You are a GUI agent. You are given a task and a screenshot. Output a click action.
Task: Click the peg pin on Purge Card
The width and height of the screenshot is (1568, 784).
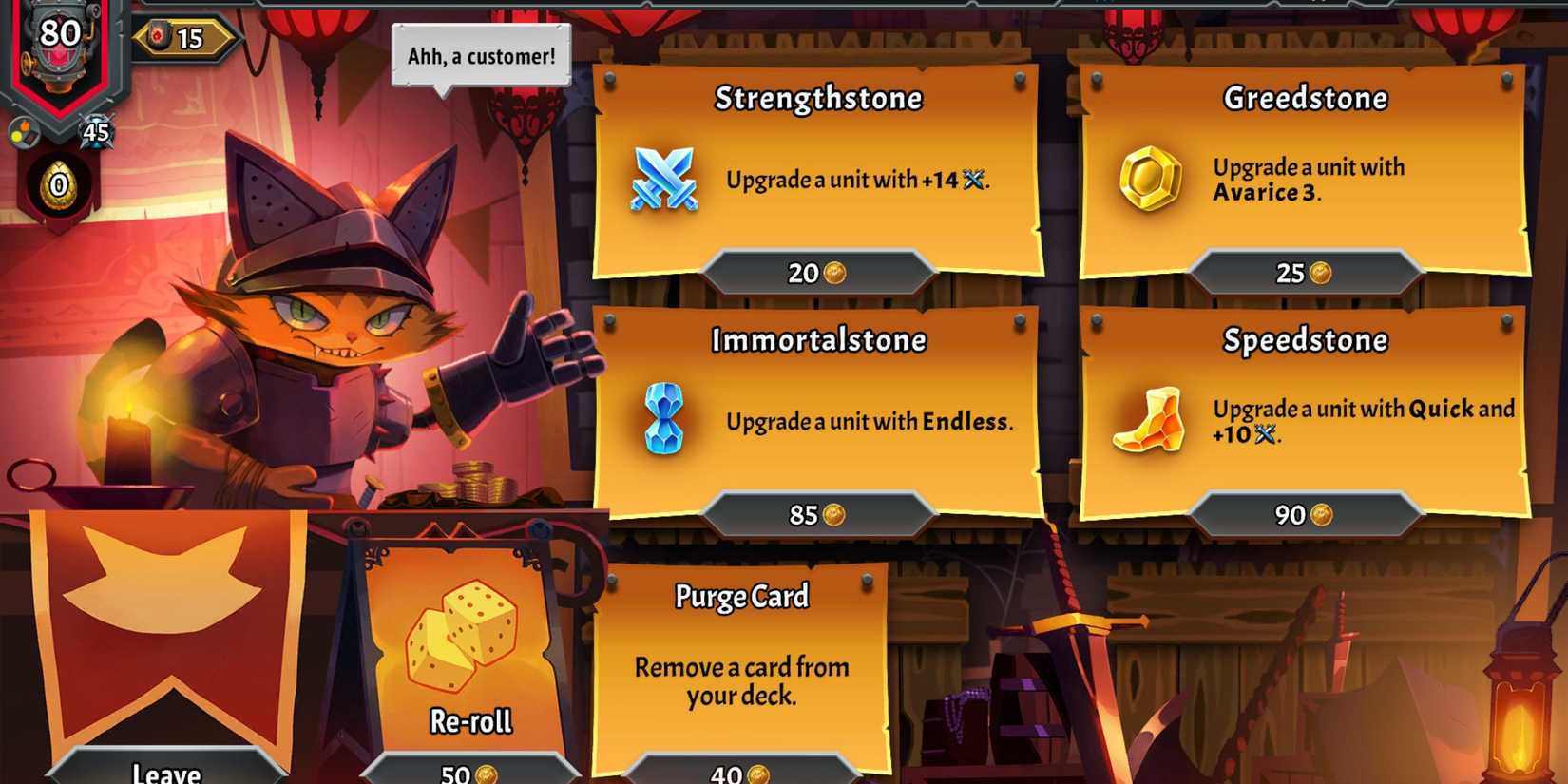point(866,581)
